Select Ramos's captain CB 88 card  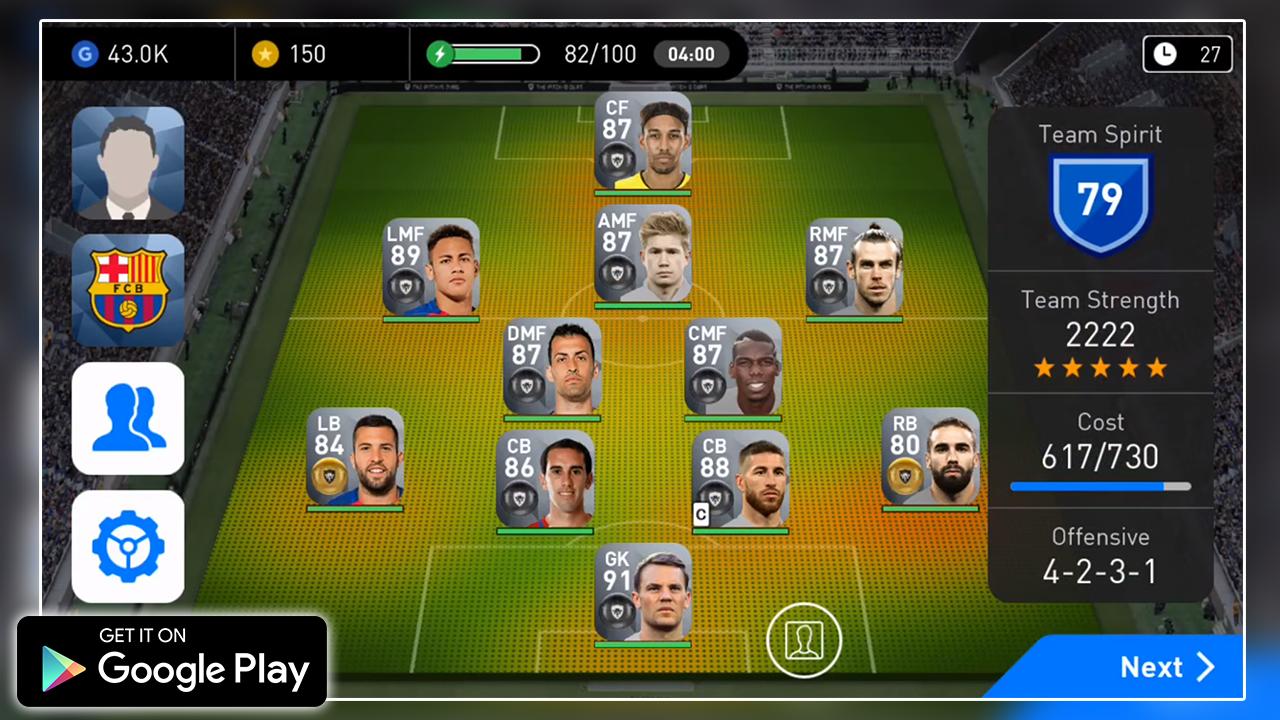[742, 480]
